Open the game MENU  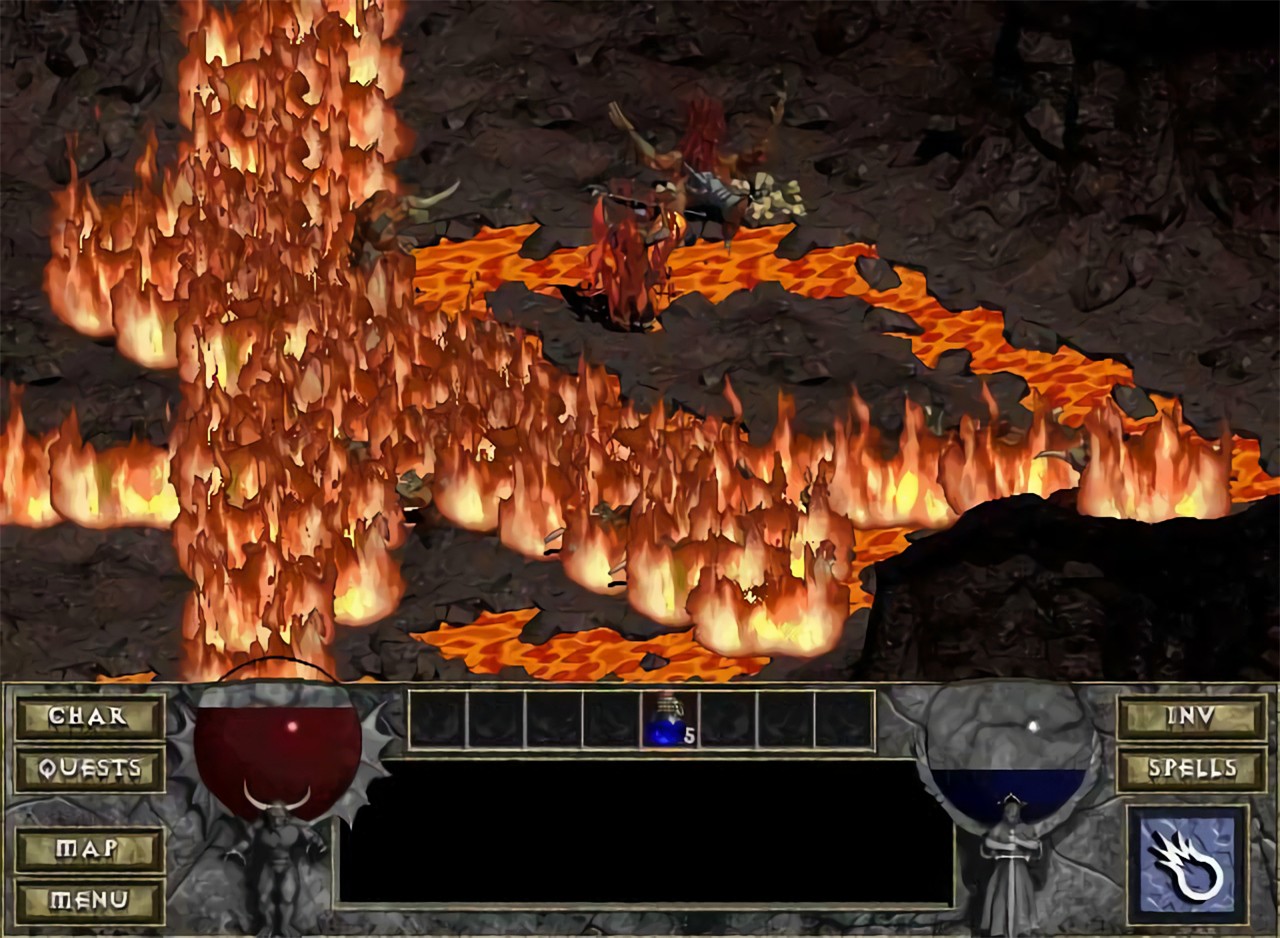point(89,901)
